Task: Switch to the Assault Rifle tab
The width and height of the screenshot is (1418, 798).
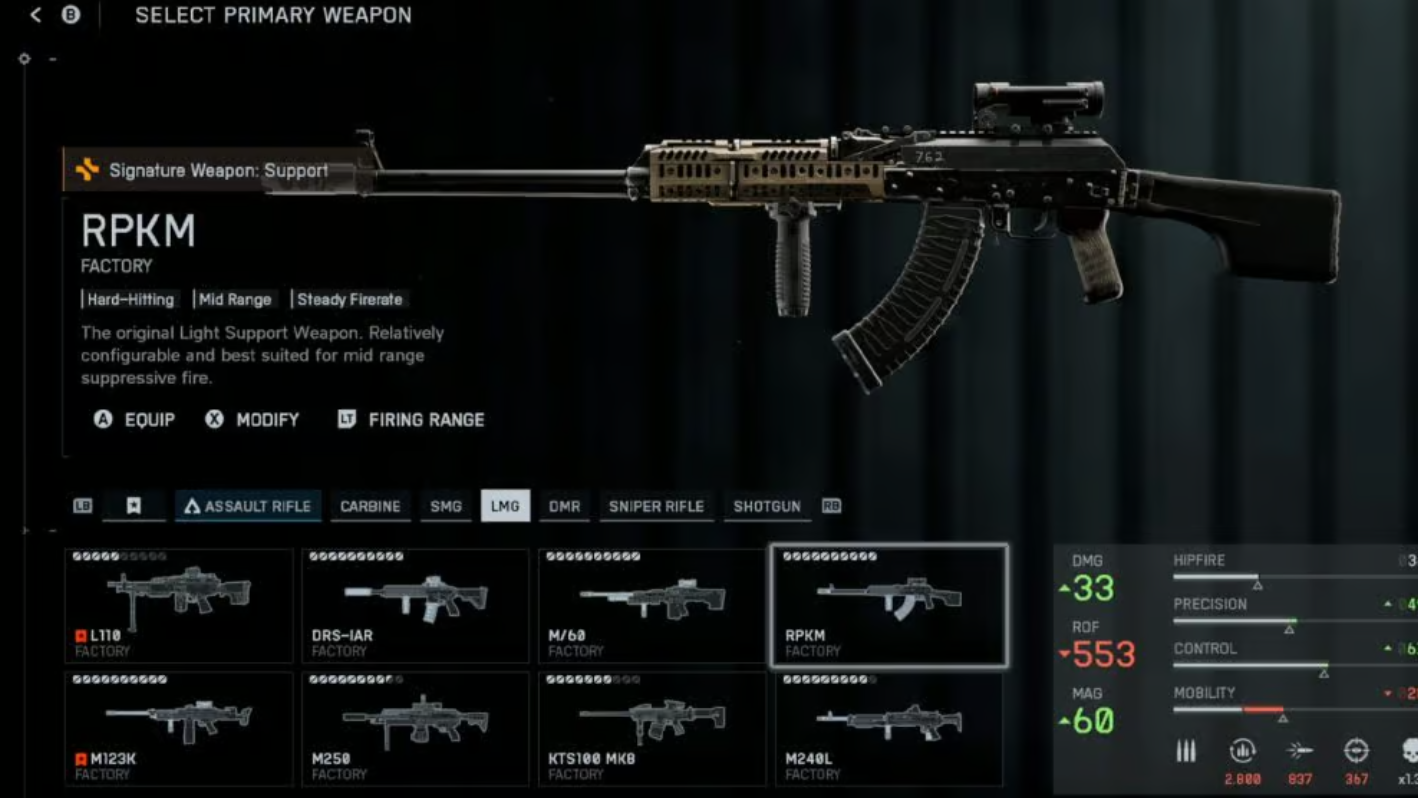Action: coord(247,506)
